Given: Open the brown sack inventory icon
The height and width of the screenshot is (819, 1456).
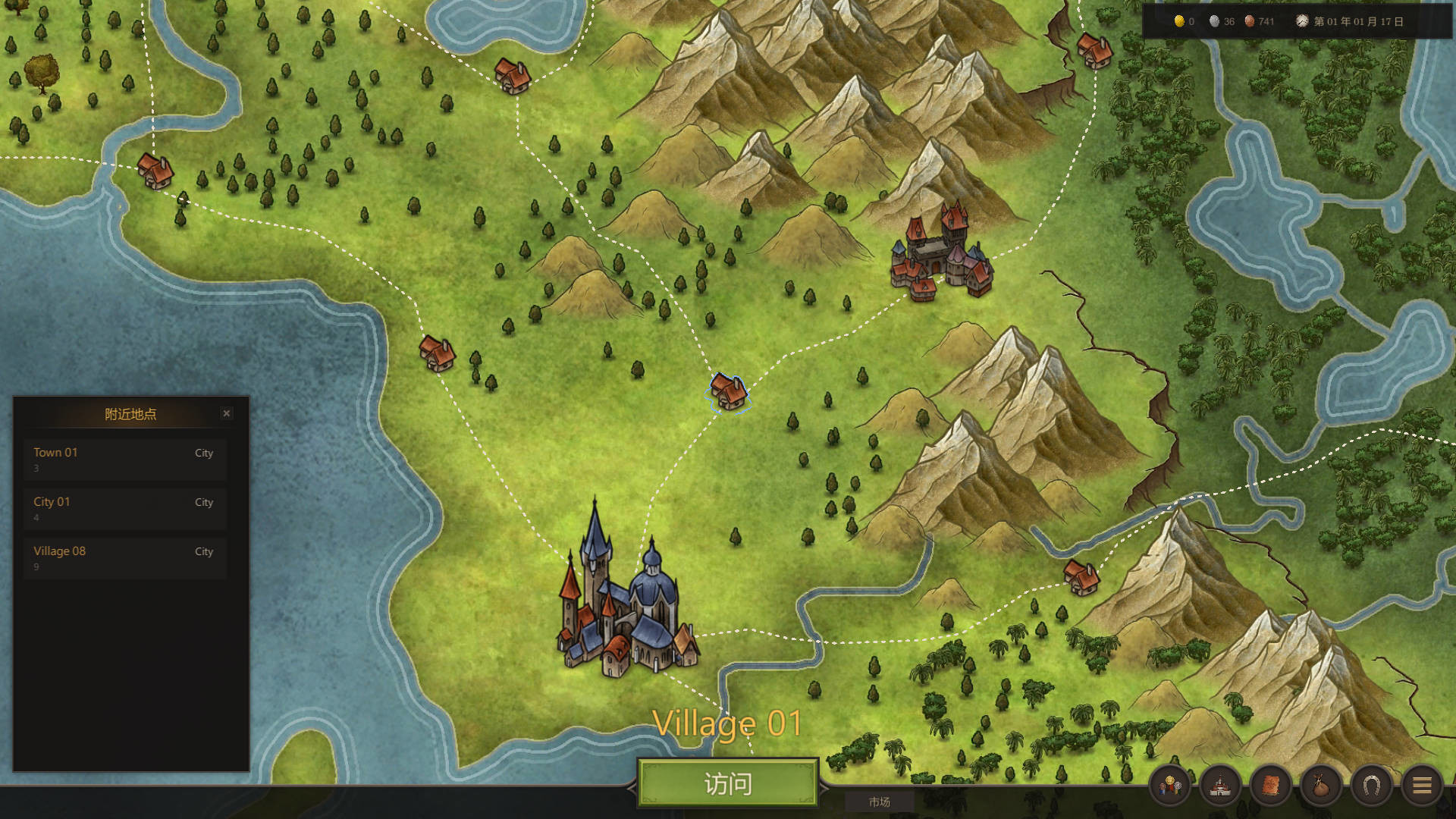Looking at the screenshot, I should [1321, 786].
